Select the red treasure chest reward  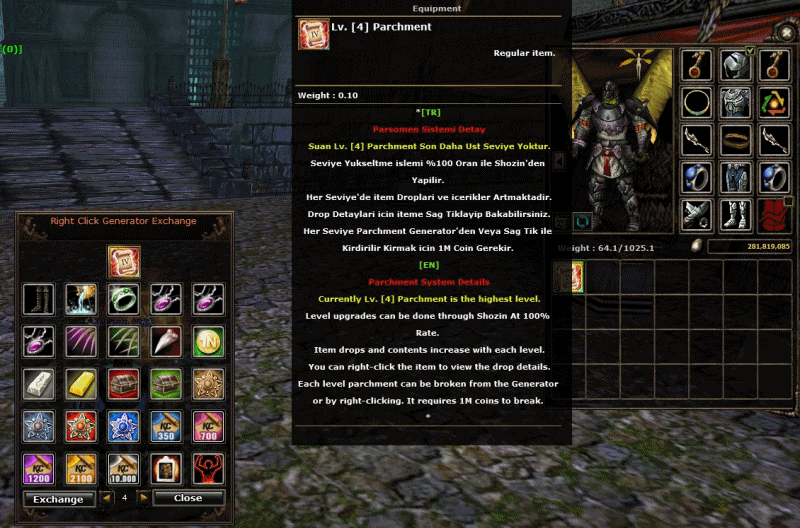click(124, 383)
